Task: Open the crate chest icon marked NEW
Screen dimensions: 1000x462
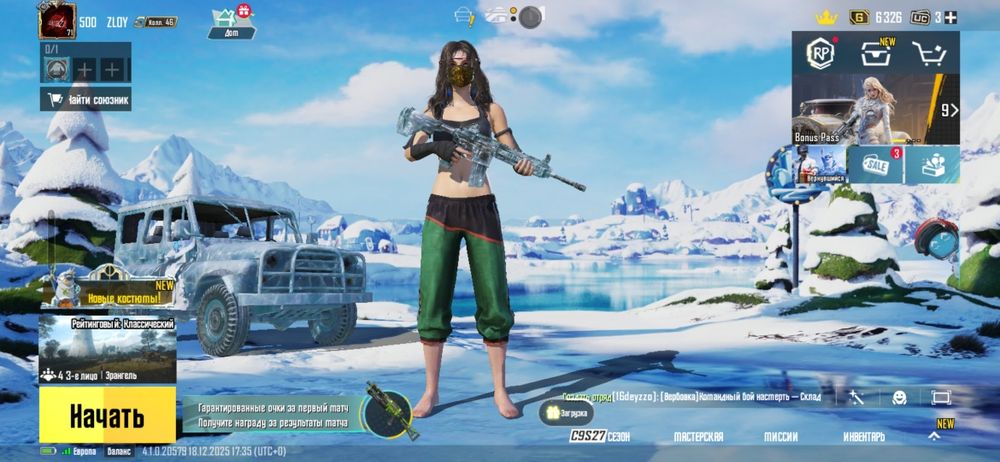Action: (877, 55)
